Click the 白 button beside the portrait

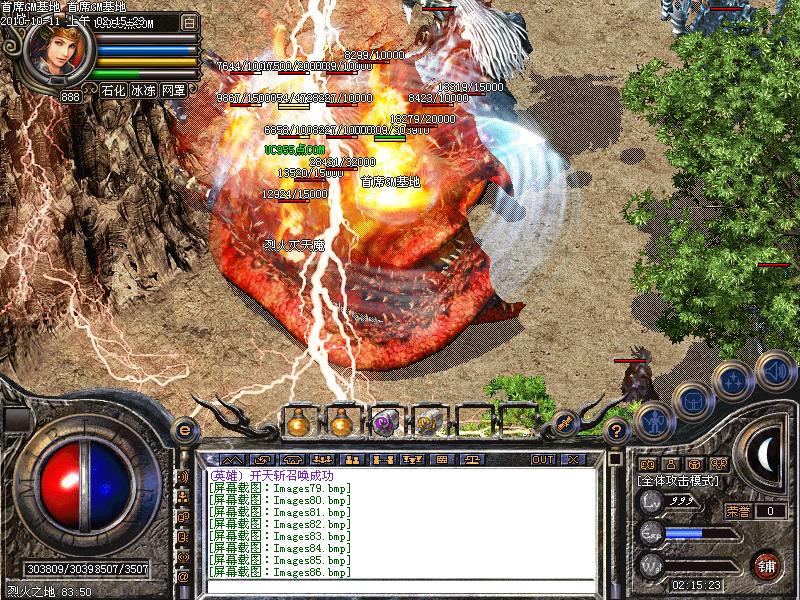point(190,21)
